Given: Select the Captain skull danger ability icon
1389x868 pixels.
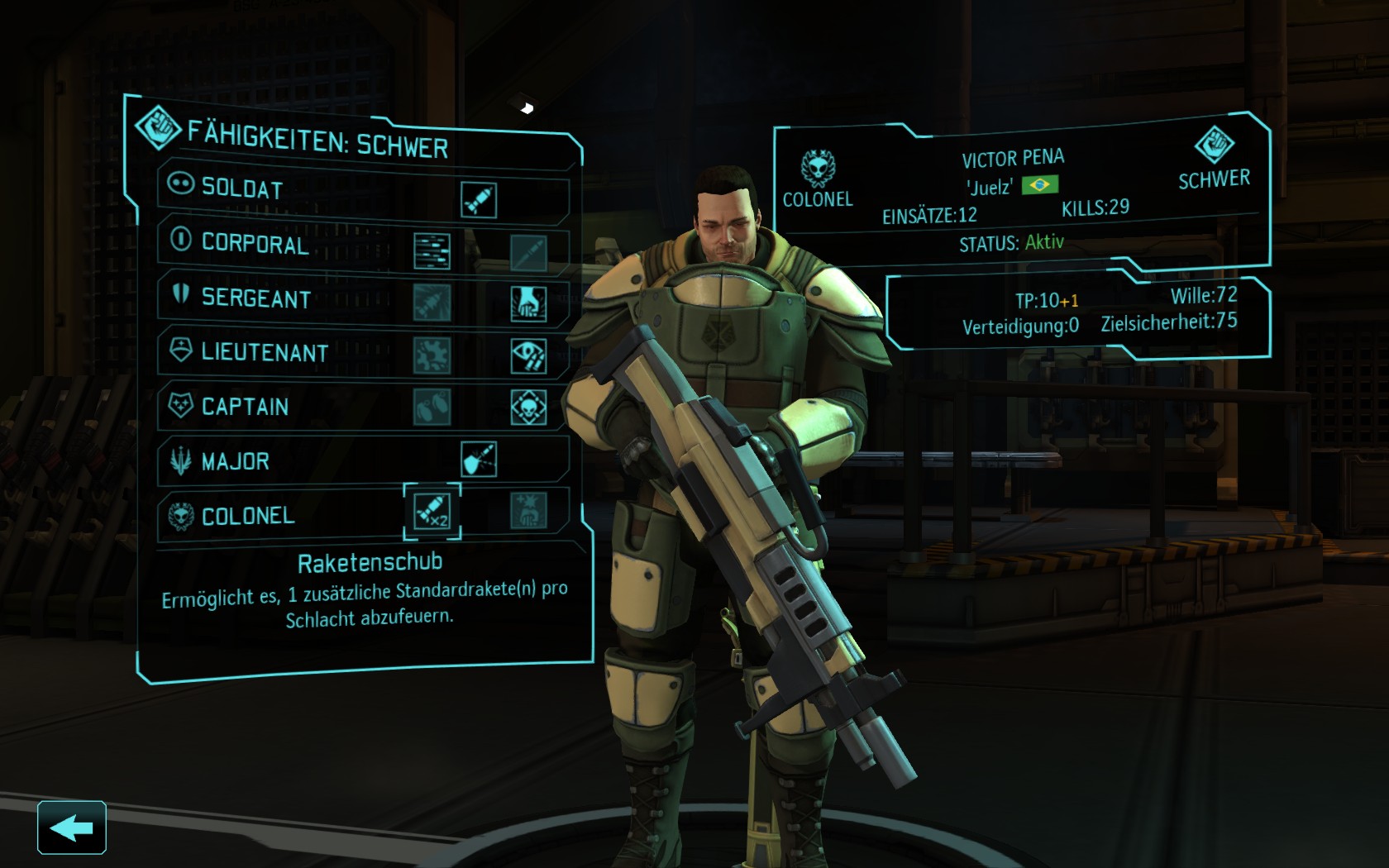Looking at the screenshot, I should (528, 408).
